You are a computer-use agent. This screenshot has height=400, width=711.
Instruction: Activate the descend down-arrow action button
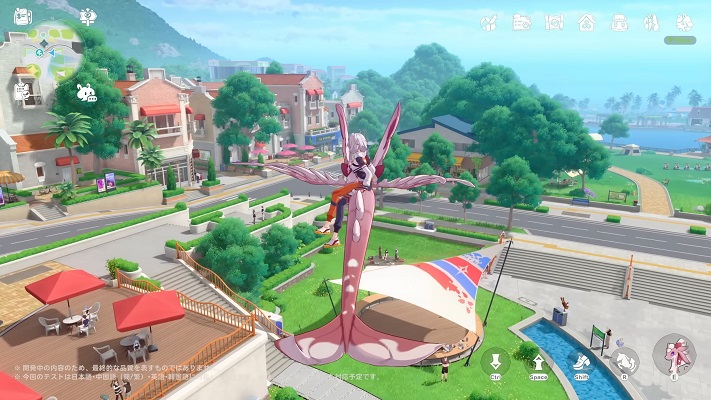[x=495, y=362]
